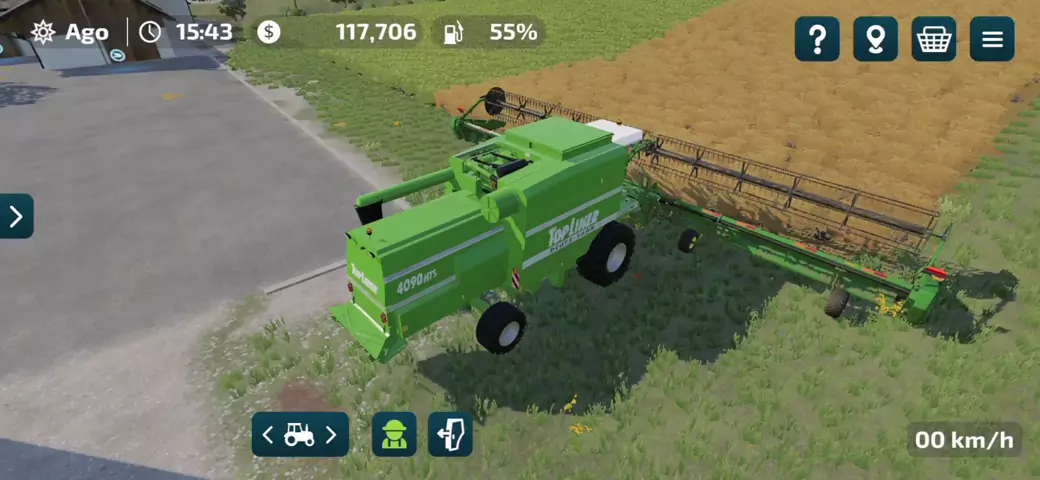Exit the vehicle using the door icon
Image resolution: width=1040 pixels, height=480 pixels.
tap(450, 435)
